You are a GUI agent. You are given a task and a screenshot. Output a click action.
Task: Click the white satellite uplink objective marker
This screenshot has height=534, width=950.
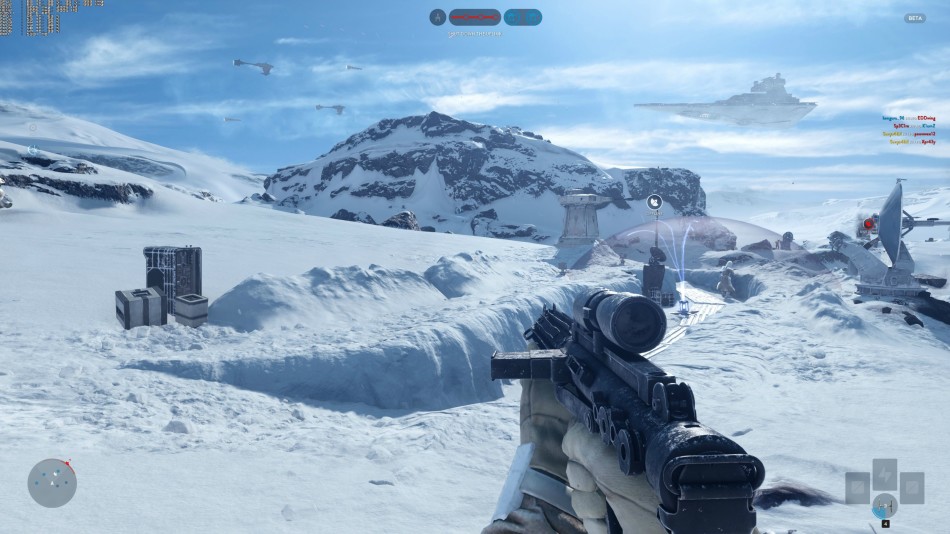[x=654, y=202]
